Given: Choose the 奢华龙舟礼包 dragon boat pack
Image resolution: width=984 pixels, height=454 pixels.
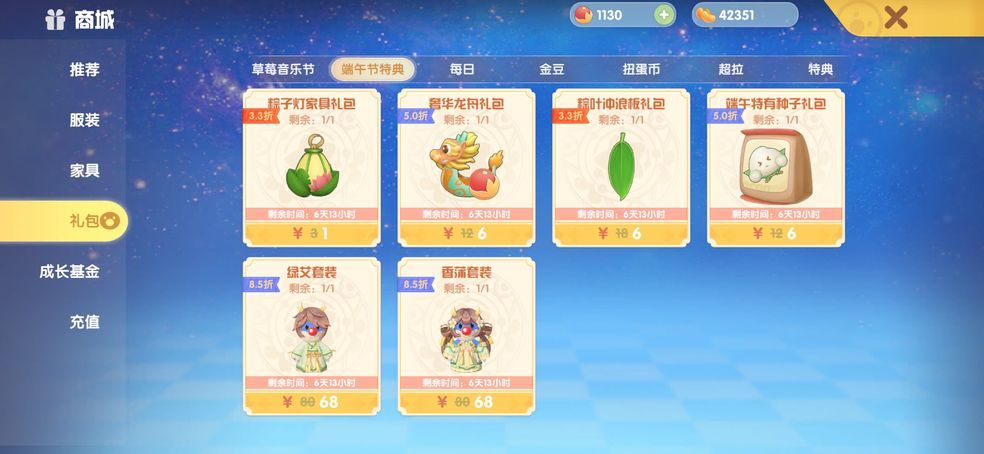Looking at the screenshot, I should click(x=466, y=166).
